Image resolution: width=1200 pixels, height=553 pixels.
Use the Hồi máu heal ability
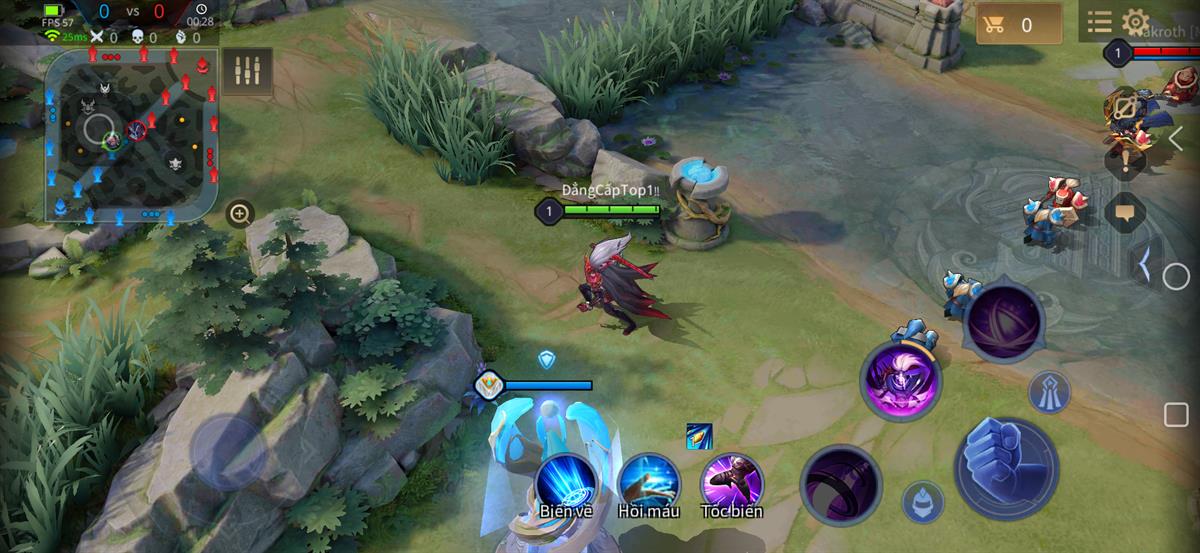point(649,483)
